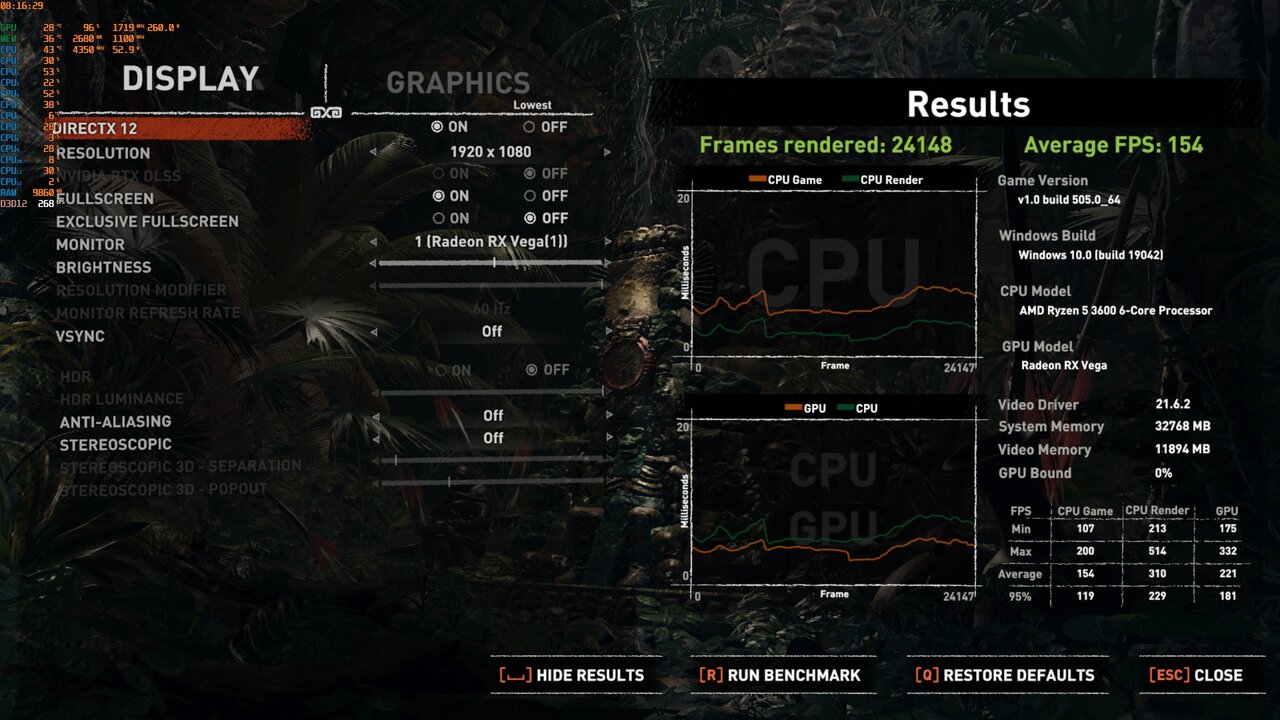Image resolution: width=1280 pixels, height=720 pixels.
Task: Click the spacebar key icon beside HIDE RESULTS
Action: click(x=513, y=675)
